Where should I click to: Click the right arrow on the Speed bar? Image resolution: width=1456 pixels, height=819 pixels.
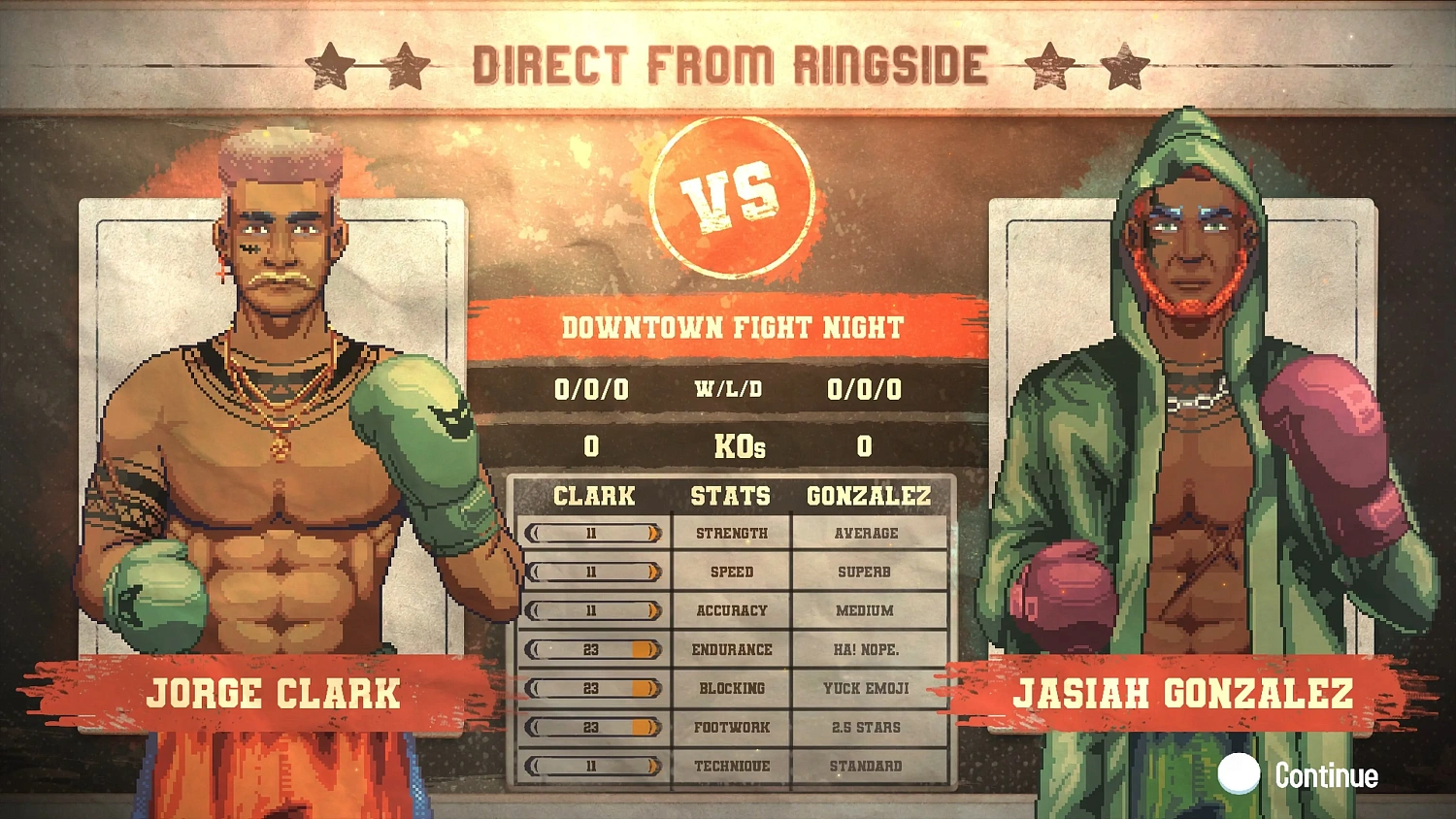[655, 572]
